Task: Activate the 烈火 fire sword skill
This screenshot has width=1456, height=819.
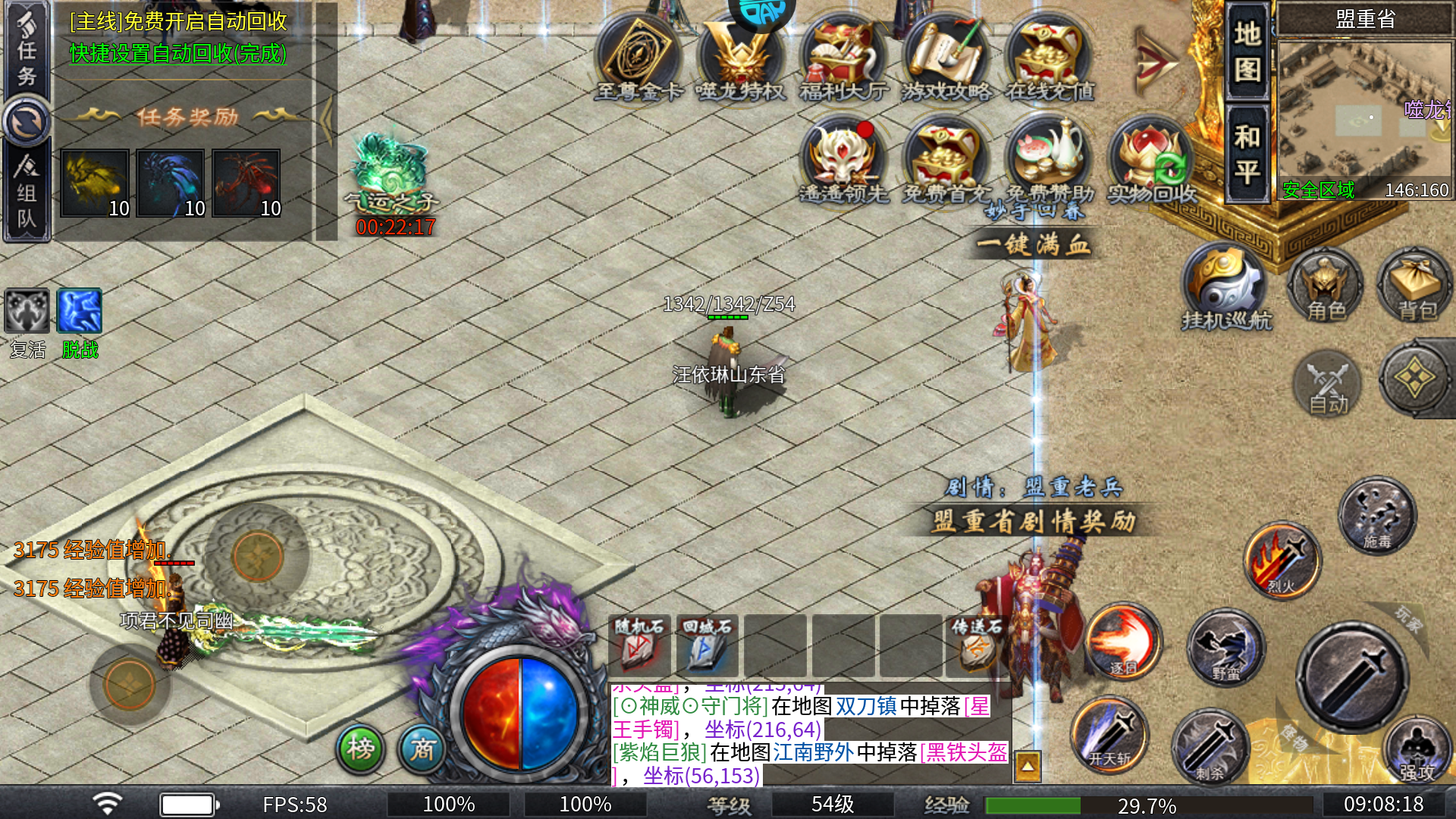Action: click(x=1282, y=561)
